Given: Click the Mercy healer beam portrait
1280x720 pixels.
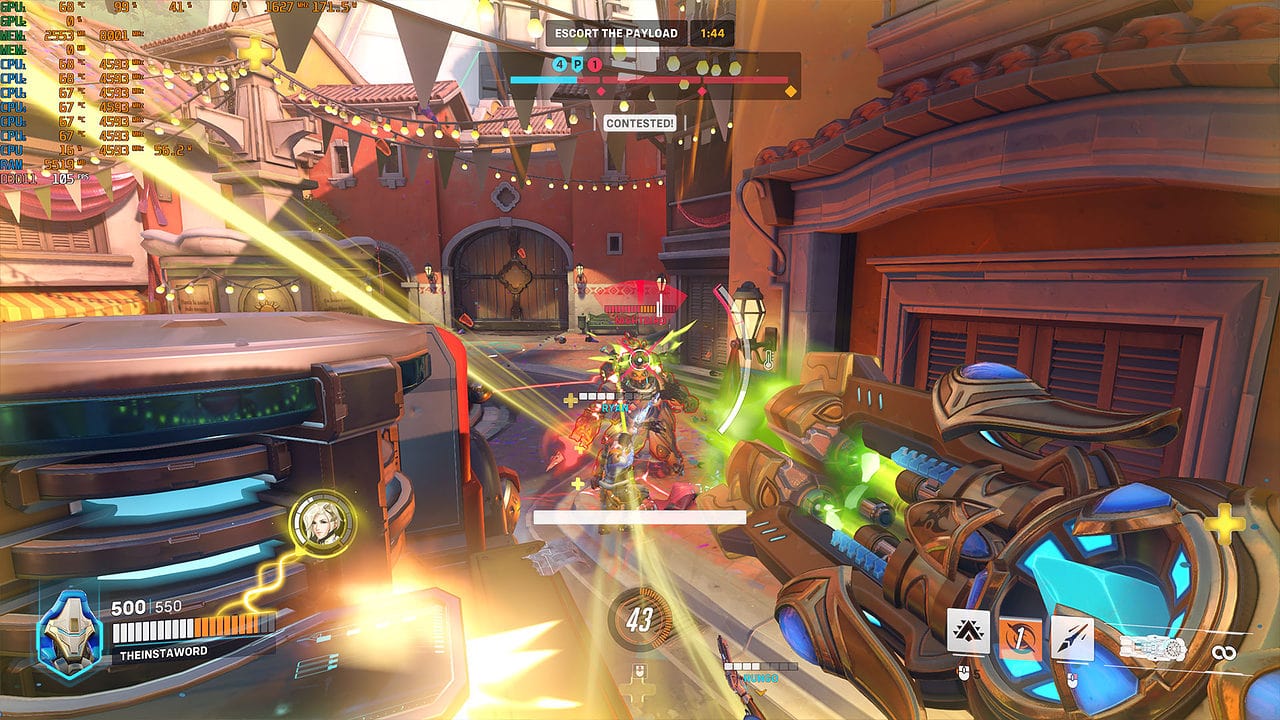Looking at the screenshot, I should pyautogui.click(x=322, y=523).
